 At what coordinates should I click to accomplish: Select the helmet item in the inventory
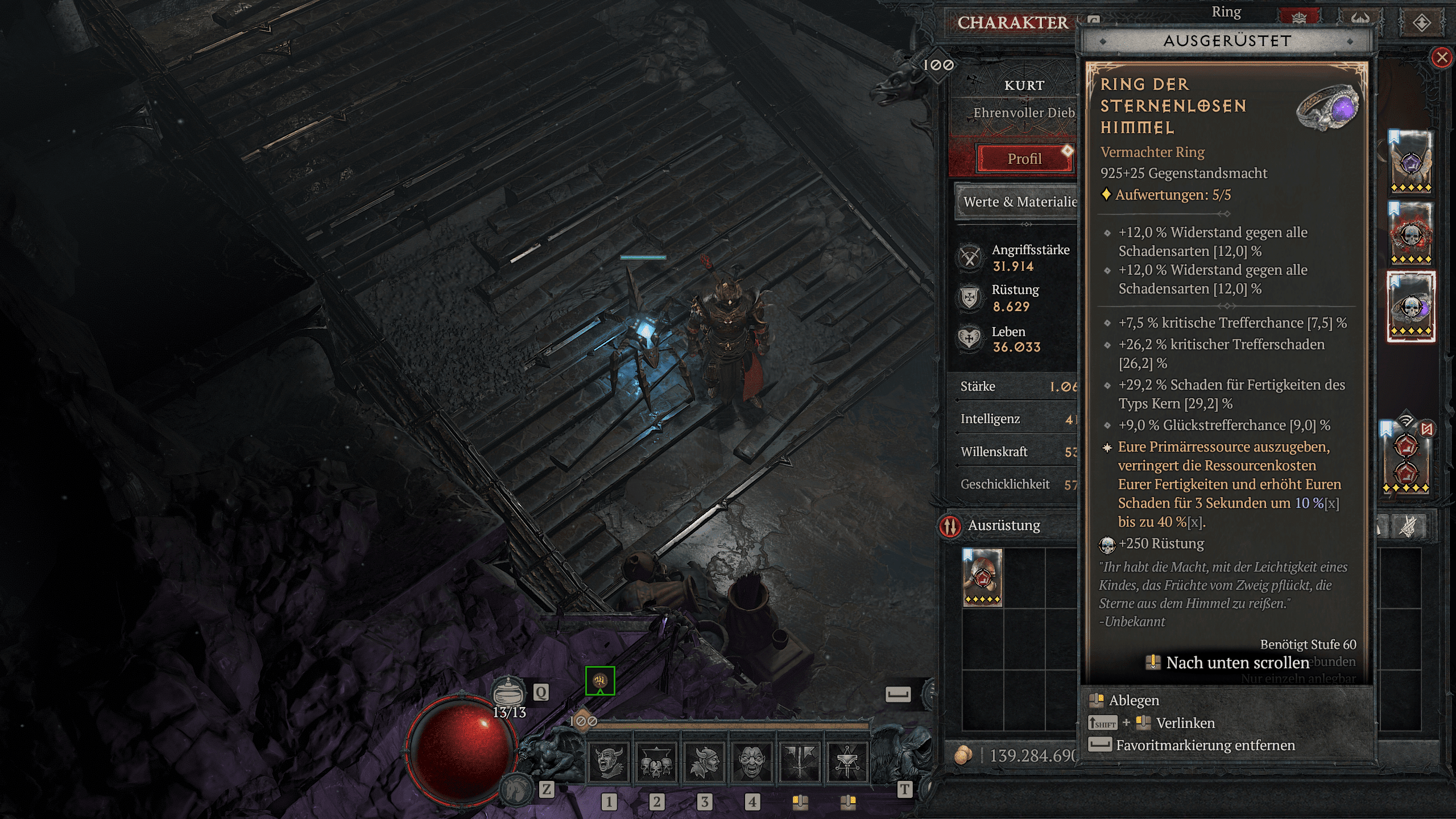coord(982,577)
